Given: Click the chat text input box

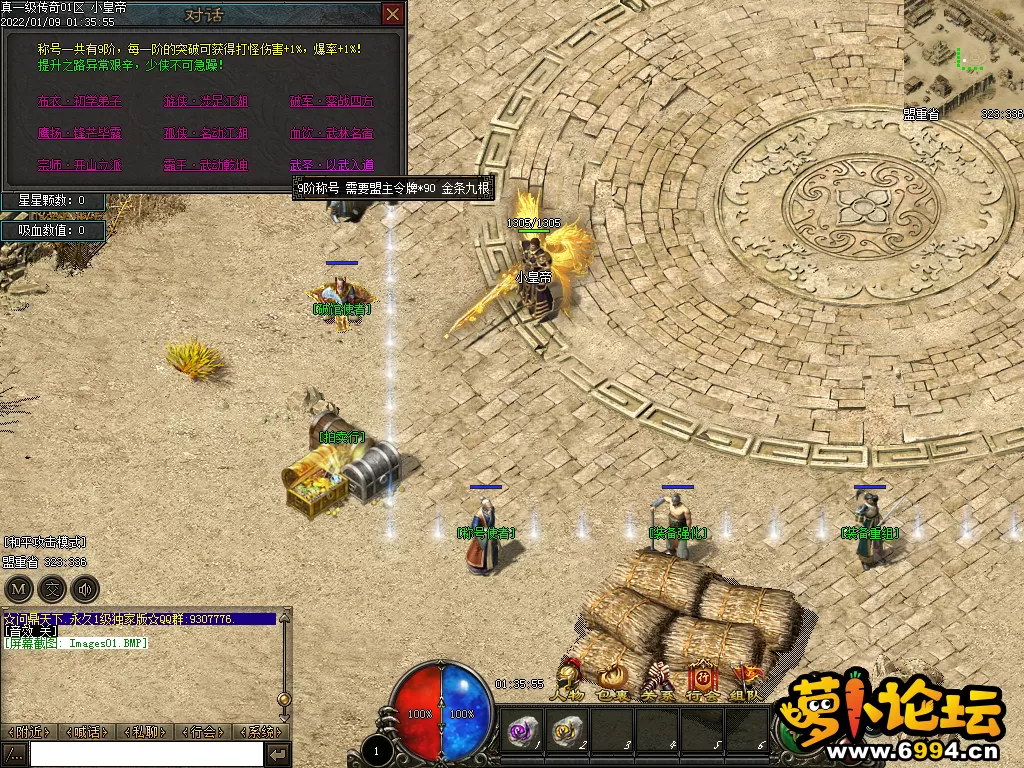Looking at the screenshot, I should (147, 754).
